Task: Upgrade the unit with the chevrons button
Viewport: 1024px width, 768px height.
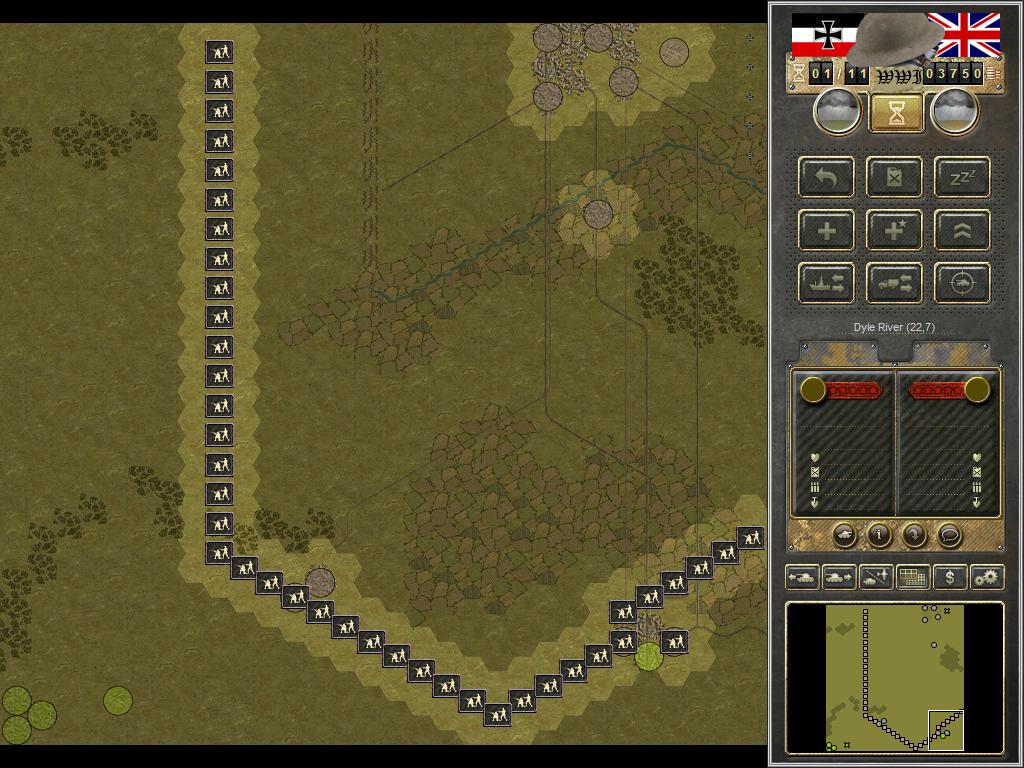Action: click(x=962, y=231)
